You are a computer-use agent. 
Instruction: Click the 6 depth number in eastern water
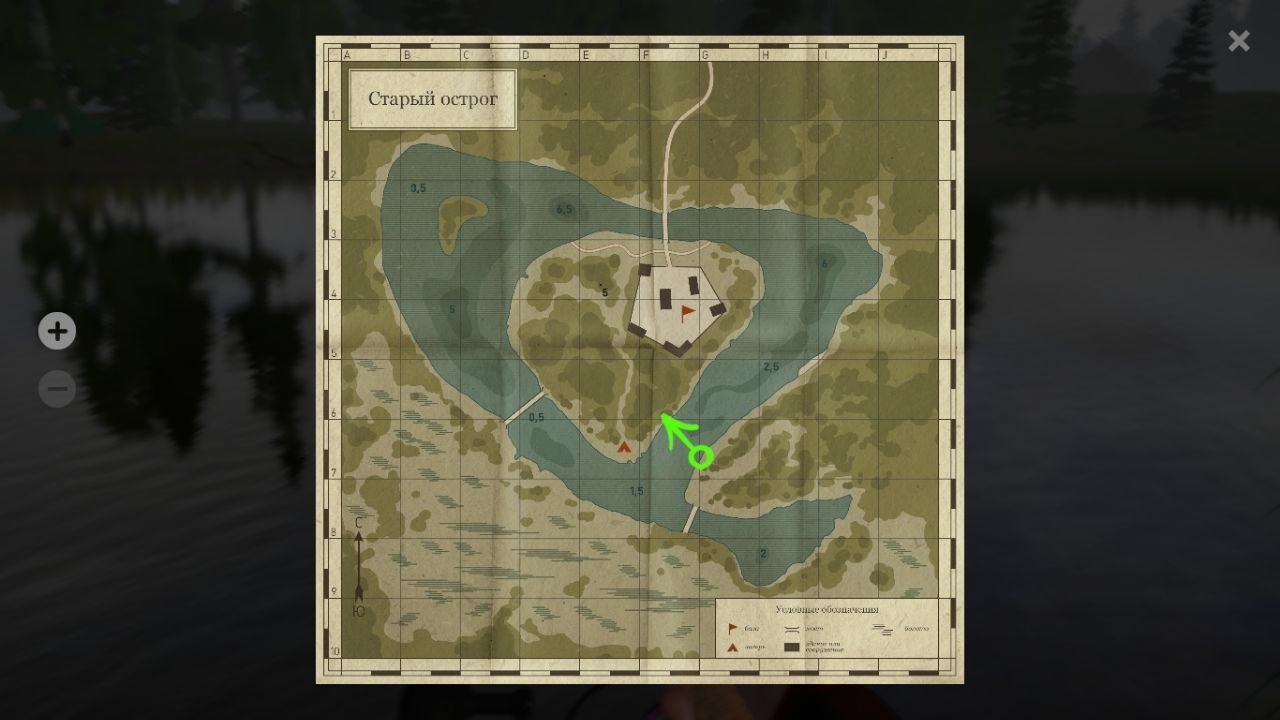coord(823,264)
